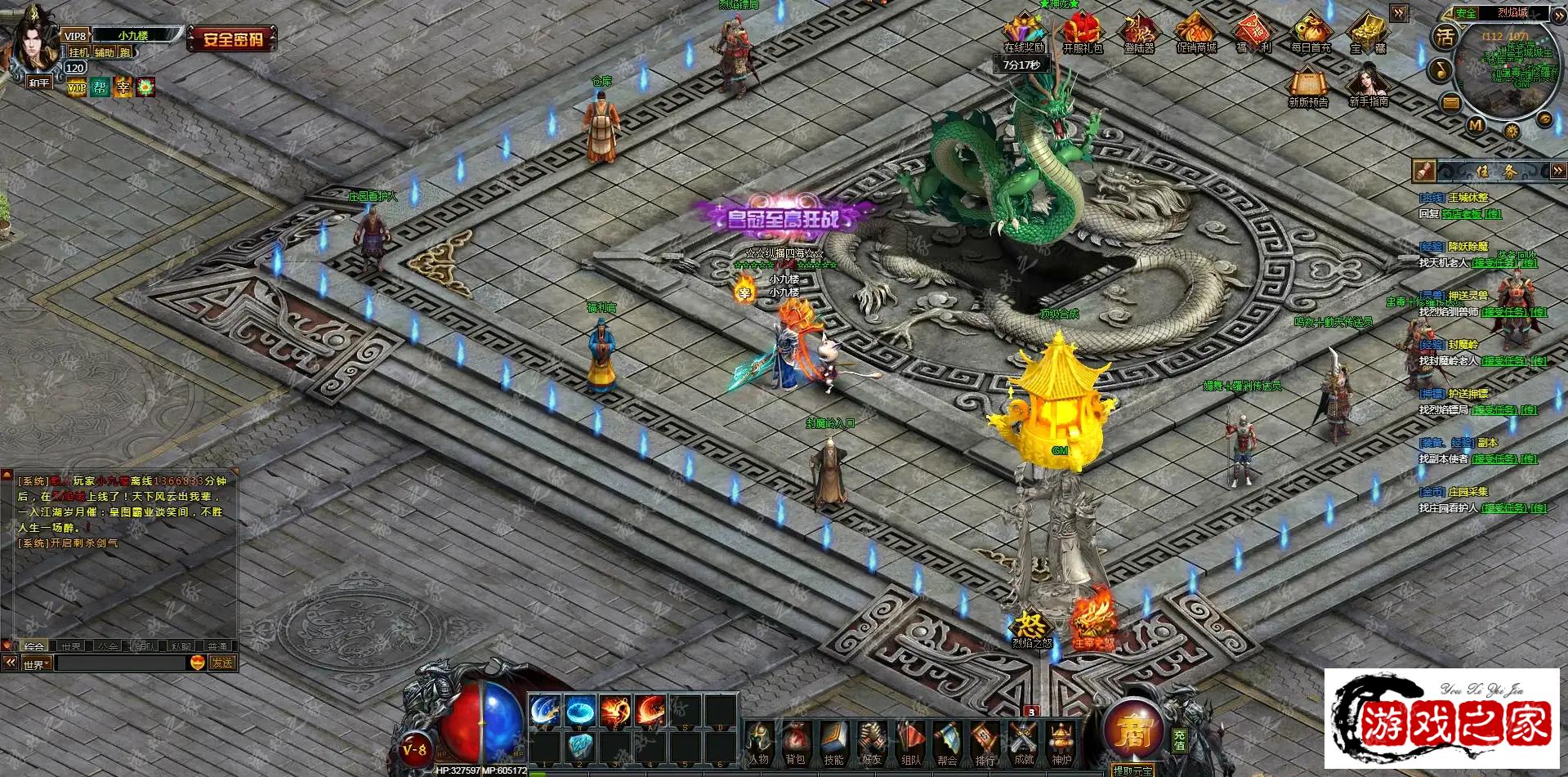Open the 促销商城 promotional shop

point(1196,33)
